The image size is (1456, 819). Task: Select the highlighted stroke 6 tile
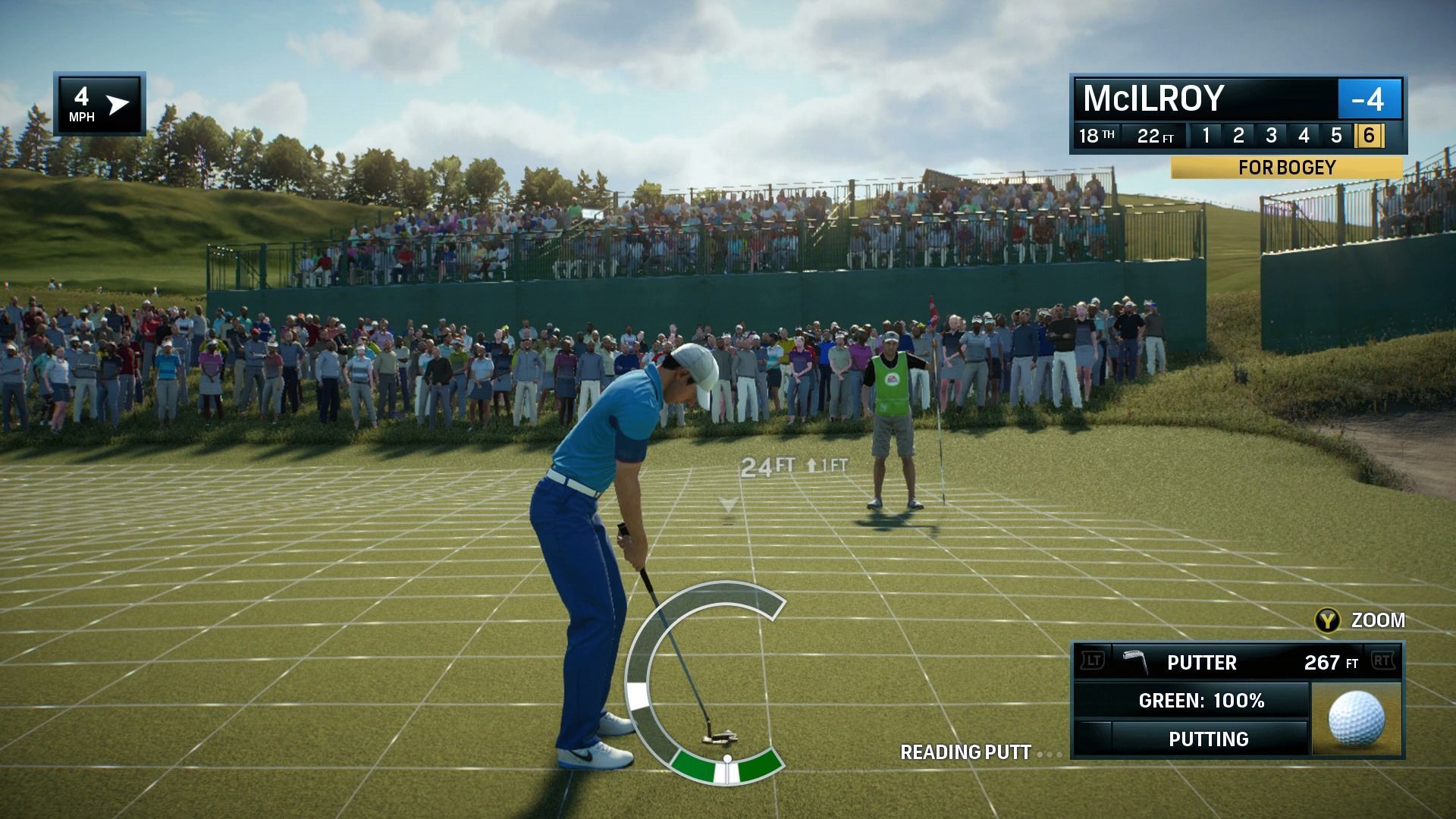pyautogui.click(x=1369, y=136)
